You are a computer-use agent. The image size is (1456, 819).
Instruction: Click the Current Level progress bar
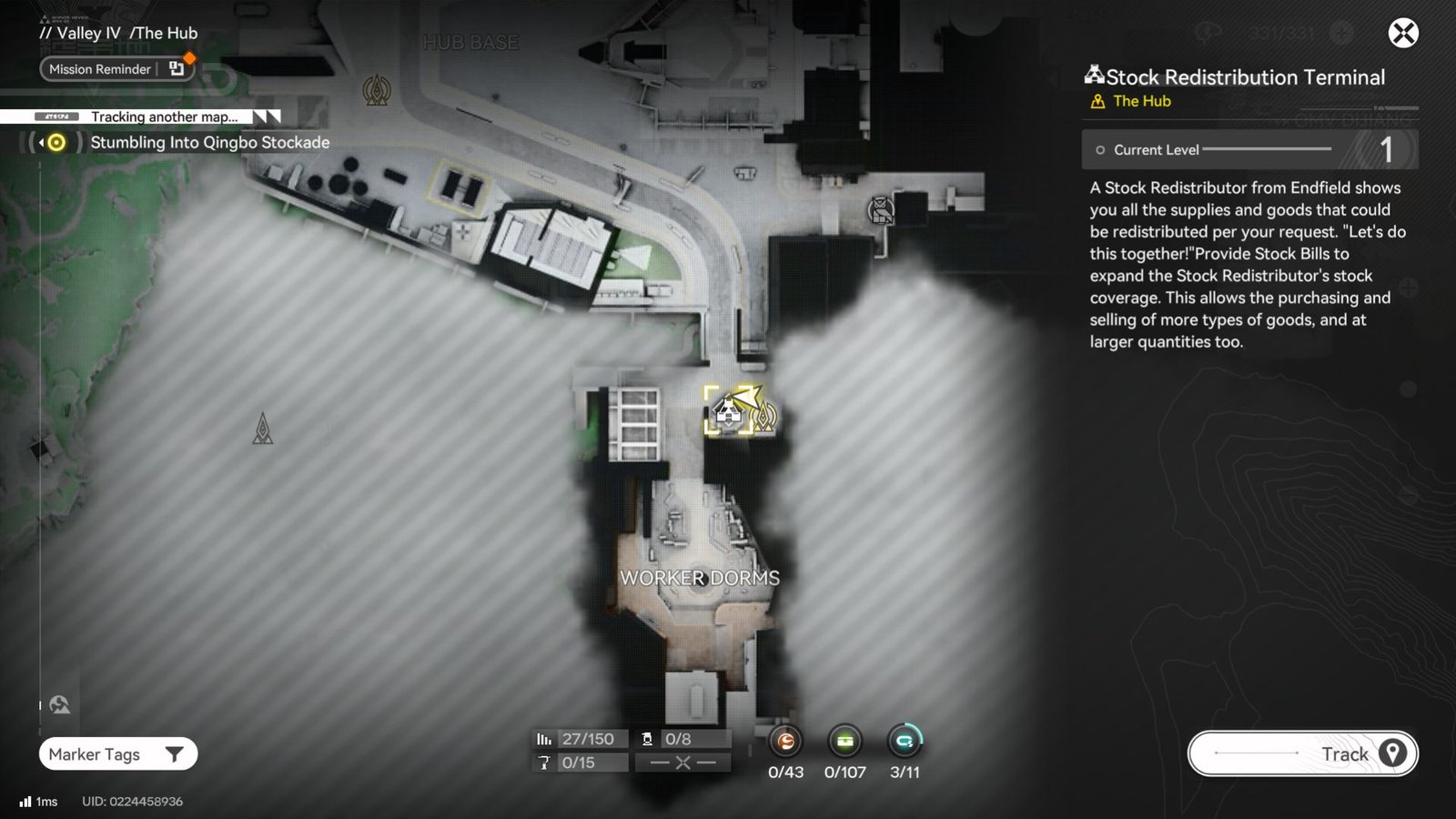click(x=1247, y=149)
